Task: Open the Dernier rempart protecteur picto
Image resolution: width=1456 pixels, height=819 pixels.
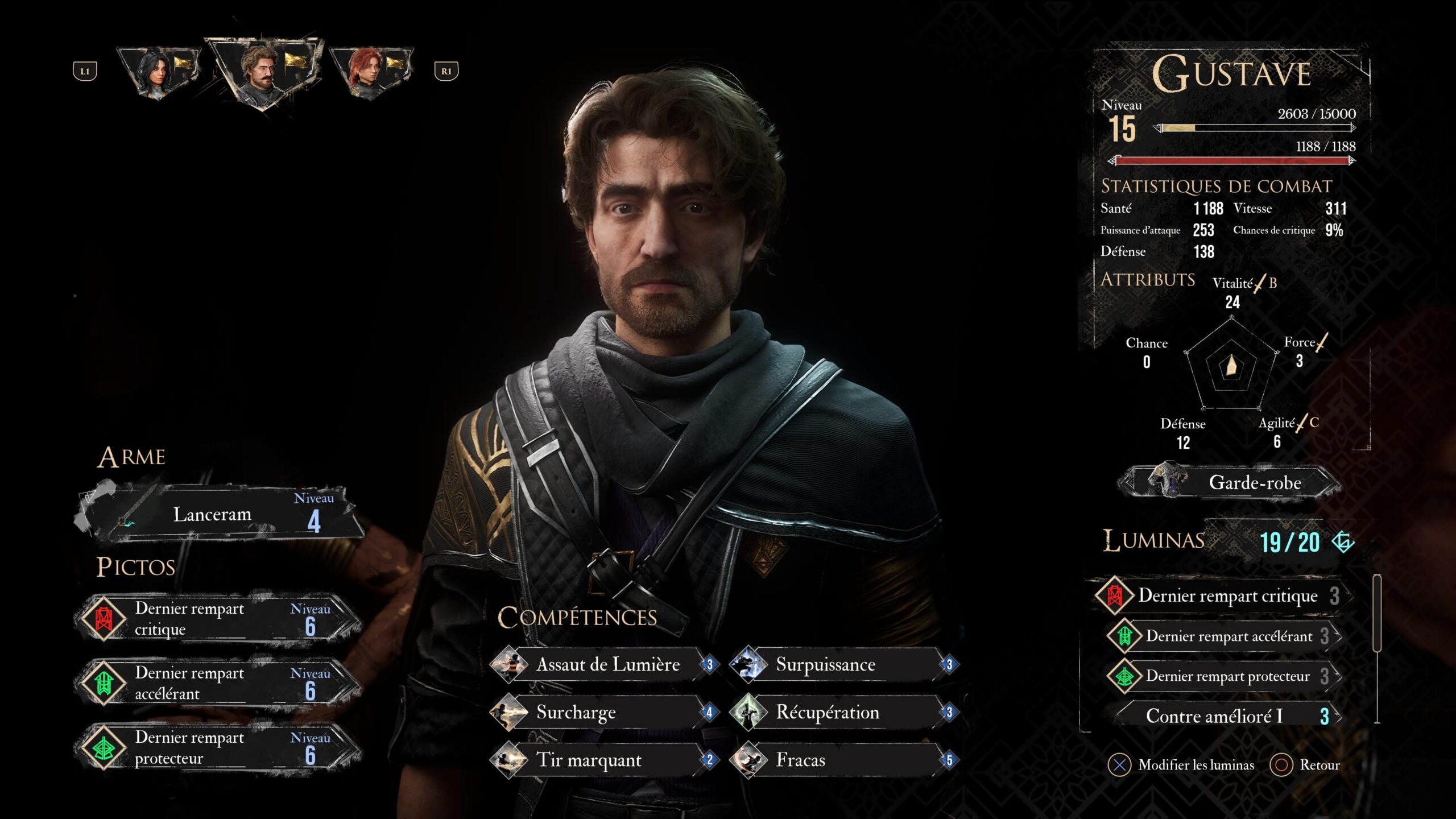Action: [220, 747]
